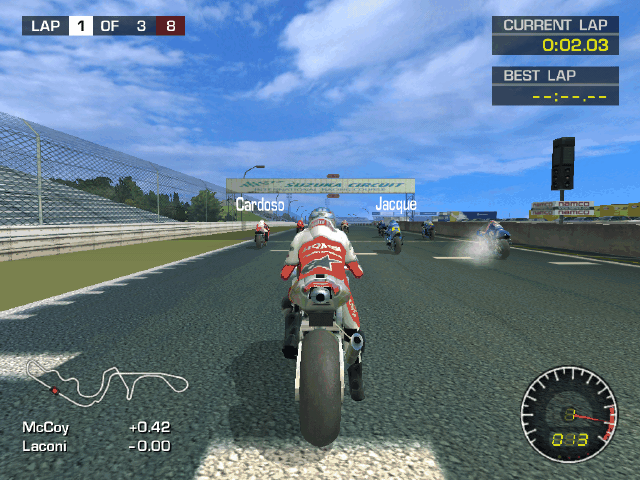Select the McCoy row in the gap list
640x480 pixels.
pos(96,427)
